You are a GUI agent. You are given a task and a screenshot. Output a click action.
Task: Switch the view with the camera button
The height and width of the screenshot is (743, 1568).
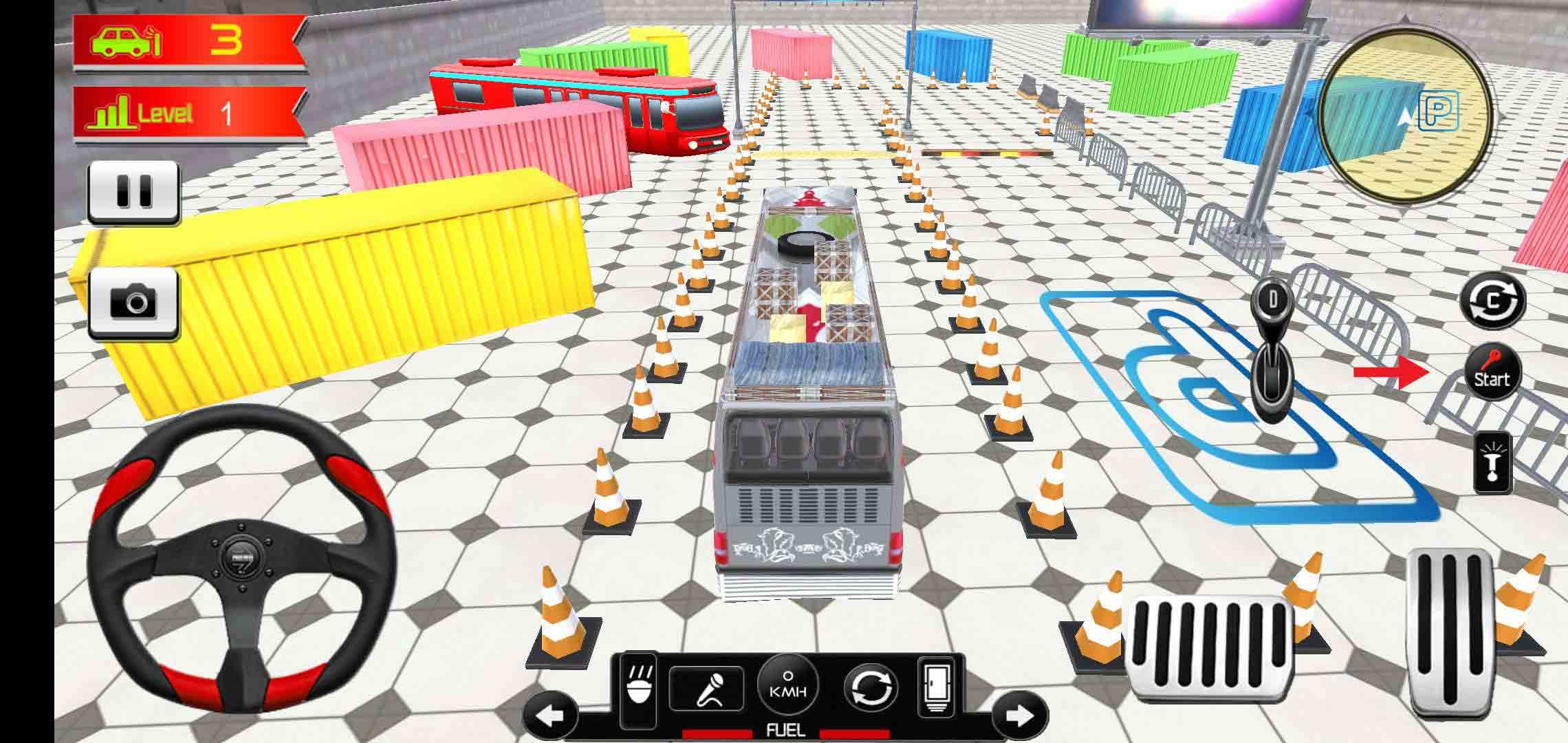(133, 302)
